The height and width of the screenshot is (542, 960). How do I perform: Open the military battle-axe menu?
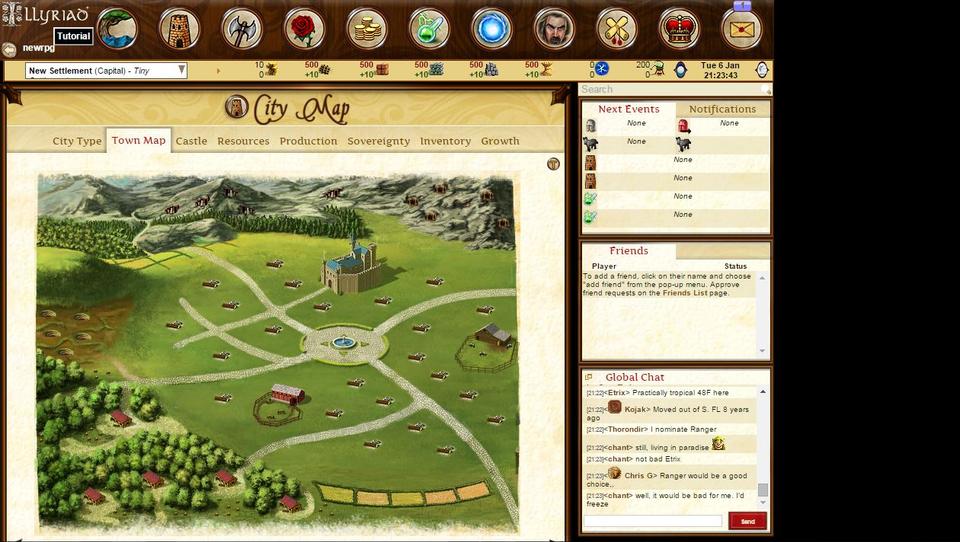pos(242,29)
